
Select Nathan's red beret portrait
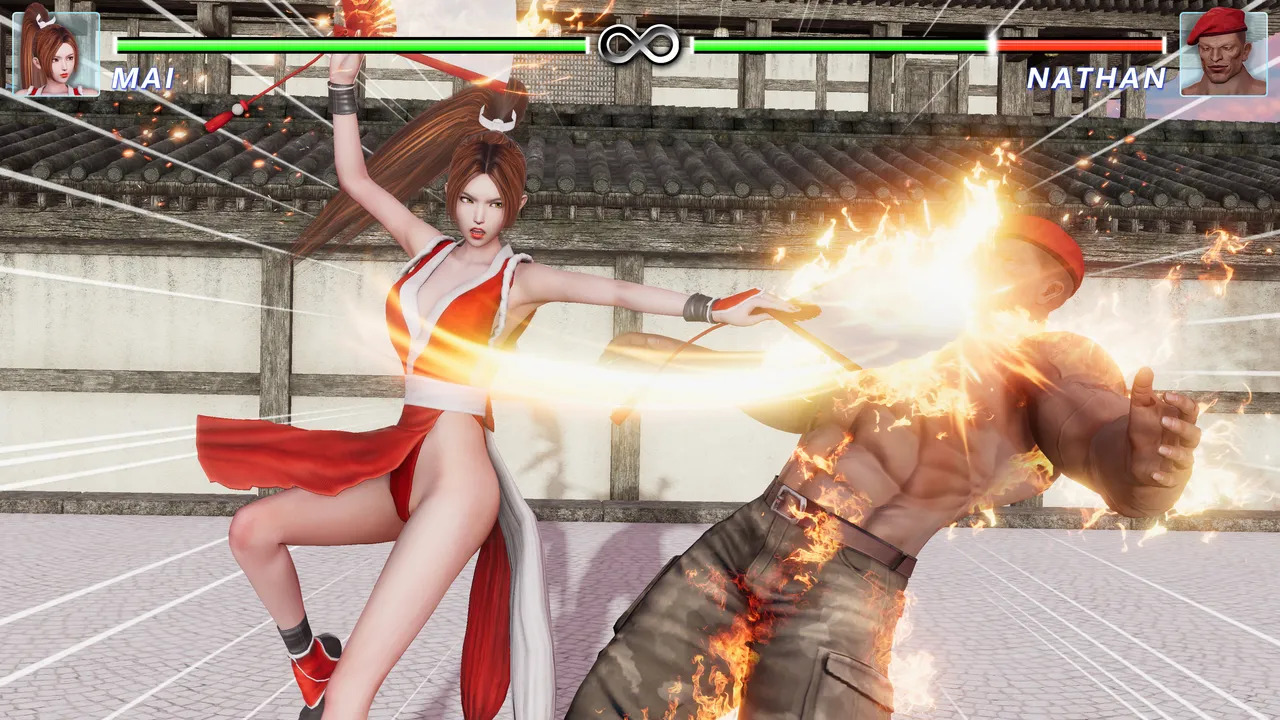(x=1222, y=53)
